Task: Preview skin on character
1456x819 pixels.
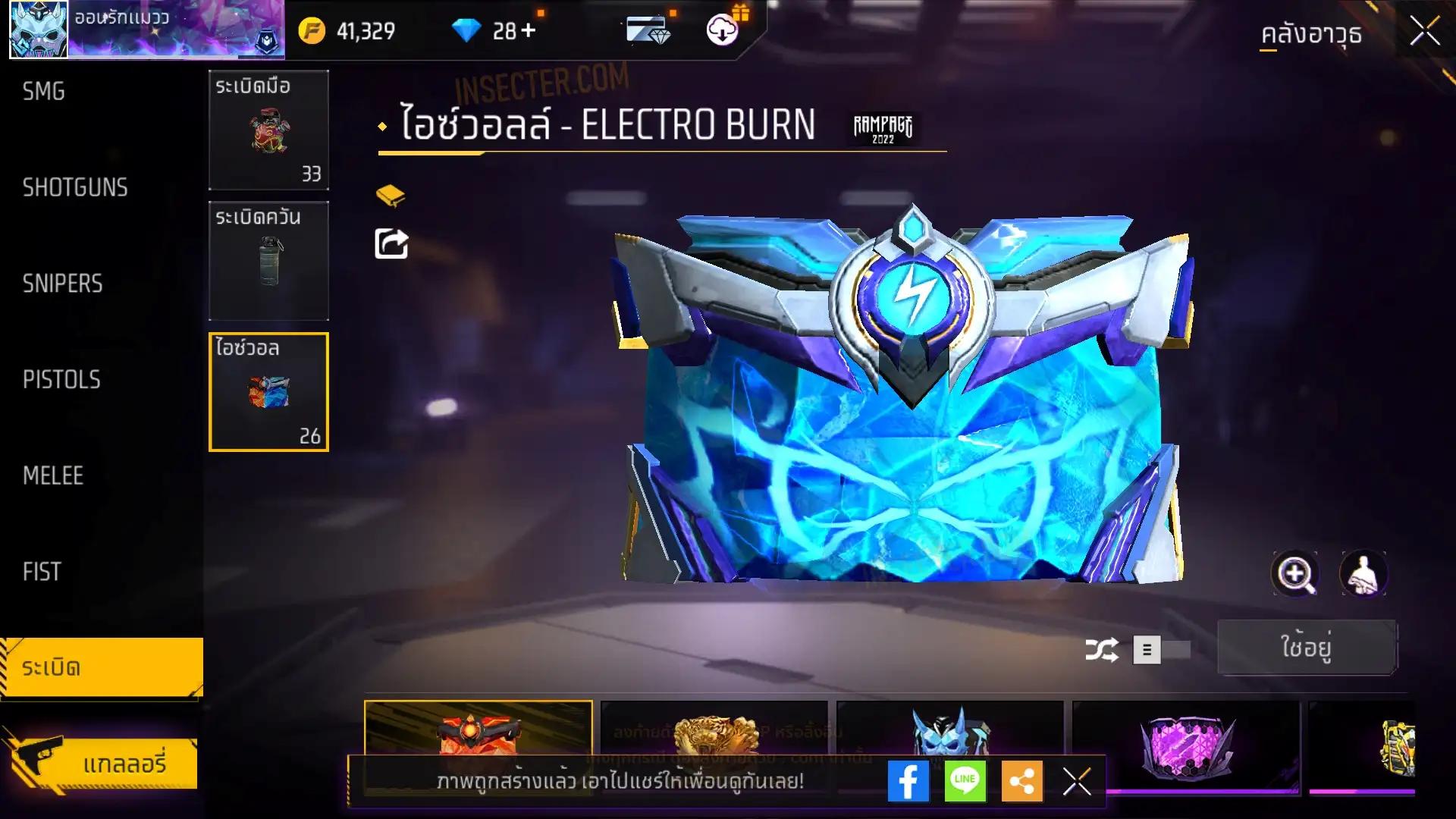Action: point(1363,574)
